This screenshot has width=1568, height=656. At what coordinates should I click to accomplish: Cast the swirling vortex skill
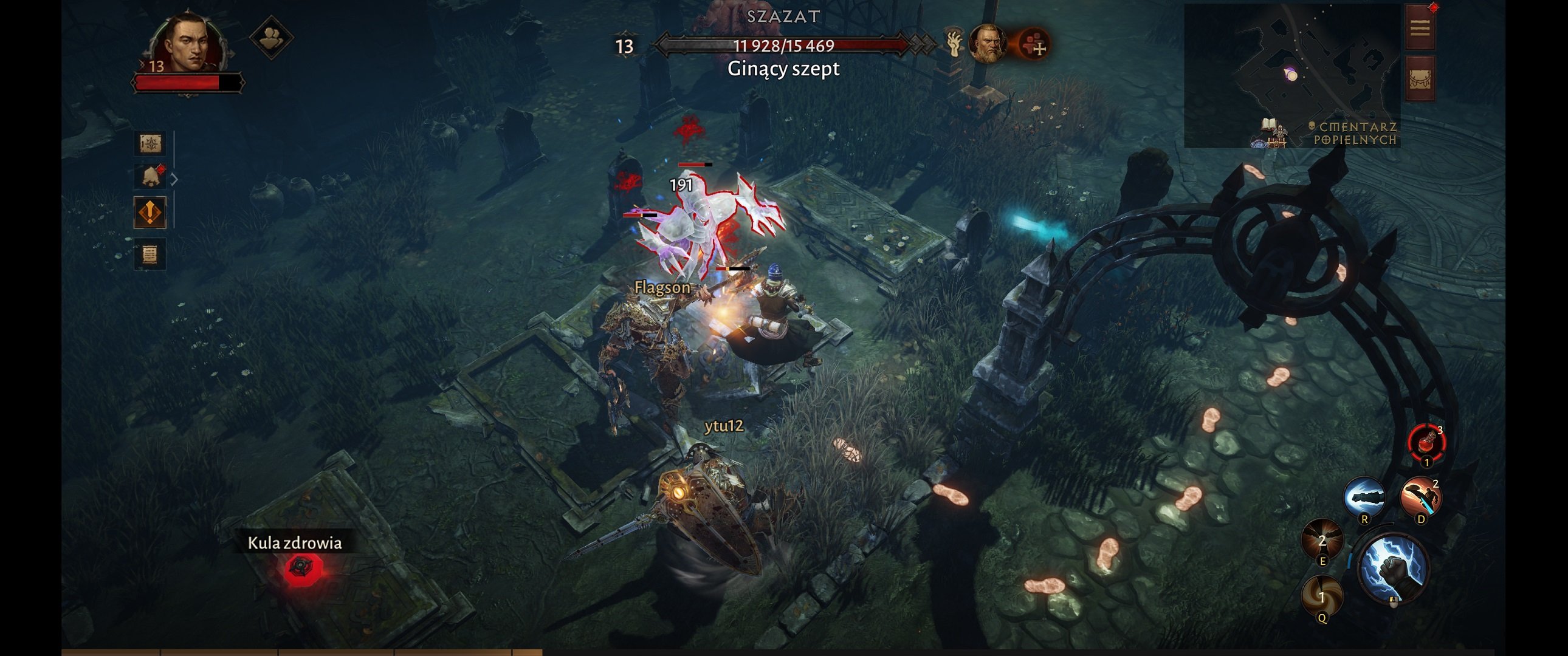[1321, 595]
